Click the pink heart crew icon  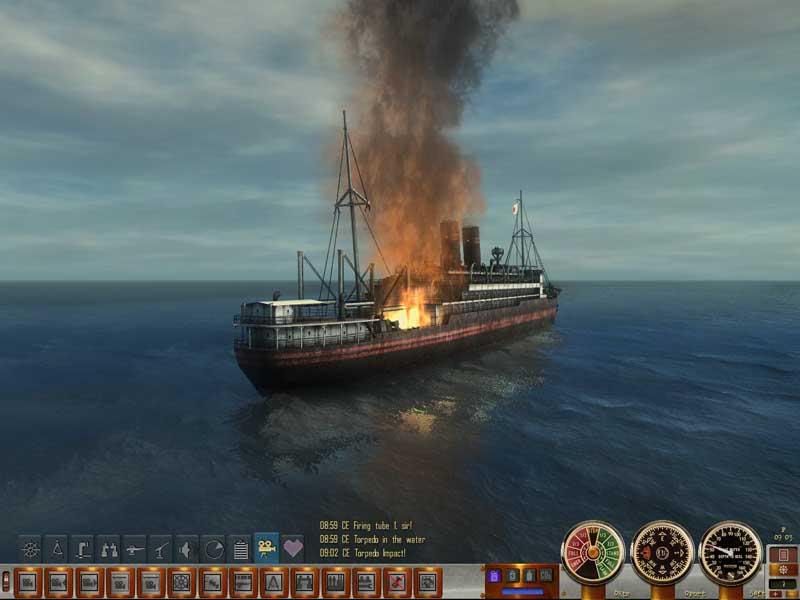pyautogui.click(x=292, y=549)
